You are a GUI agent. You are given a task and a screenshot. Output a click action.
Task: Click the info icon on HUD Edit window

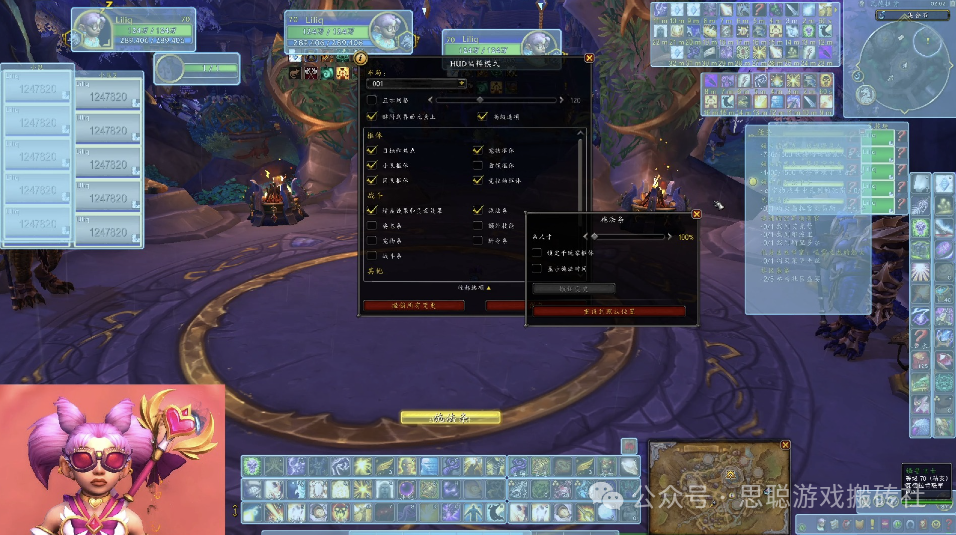361,58
